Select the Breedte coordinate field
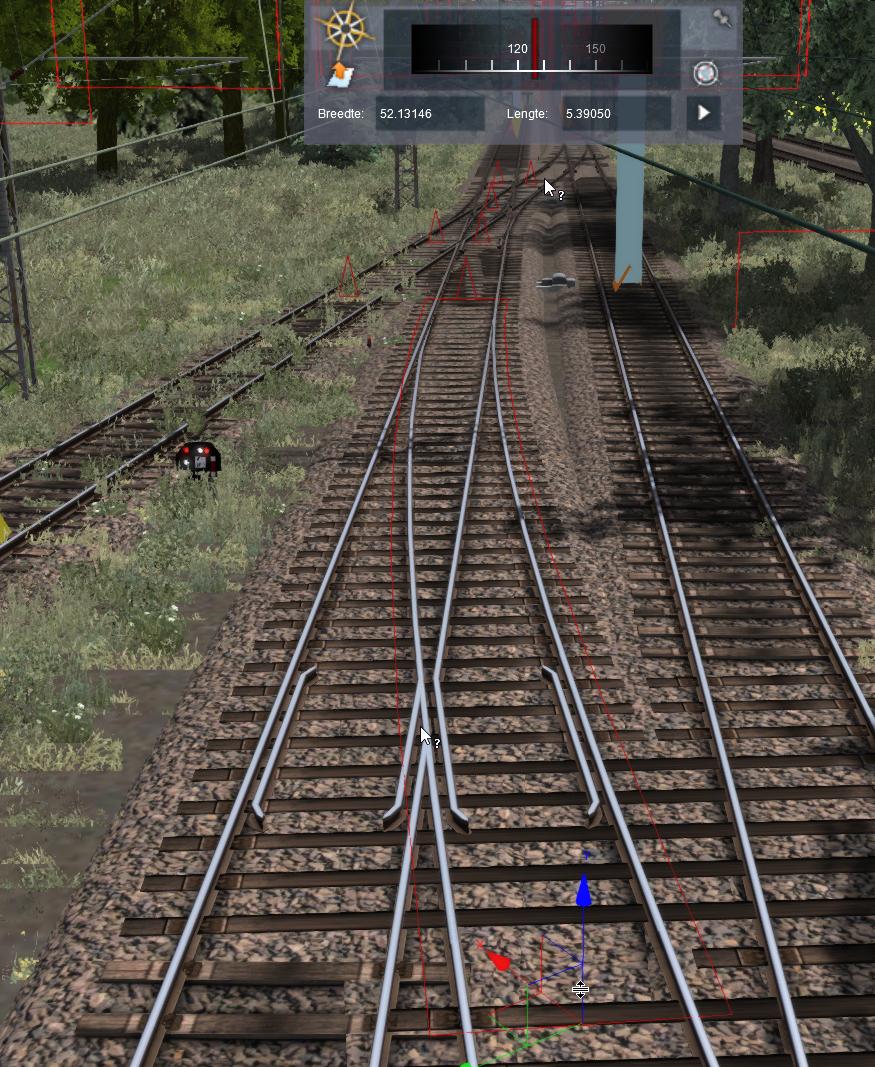 [429, 114]
